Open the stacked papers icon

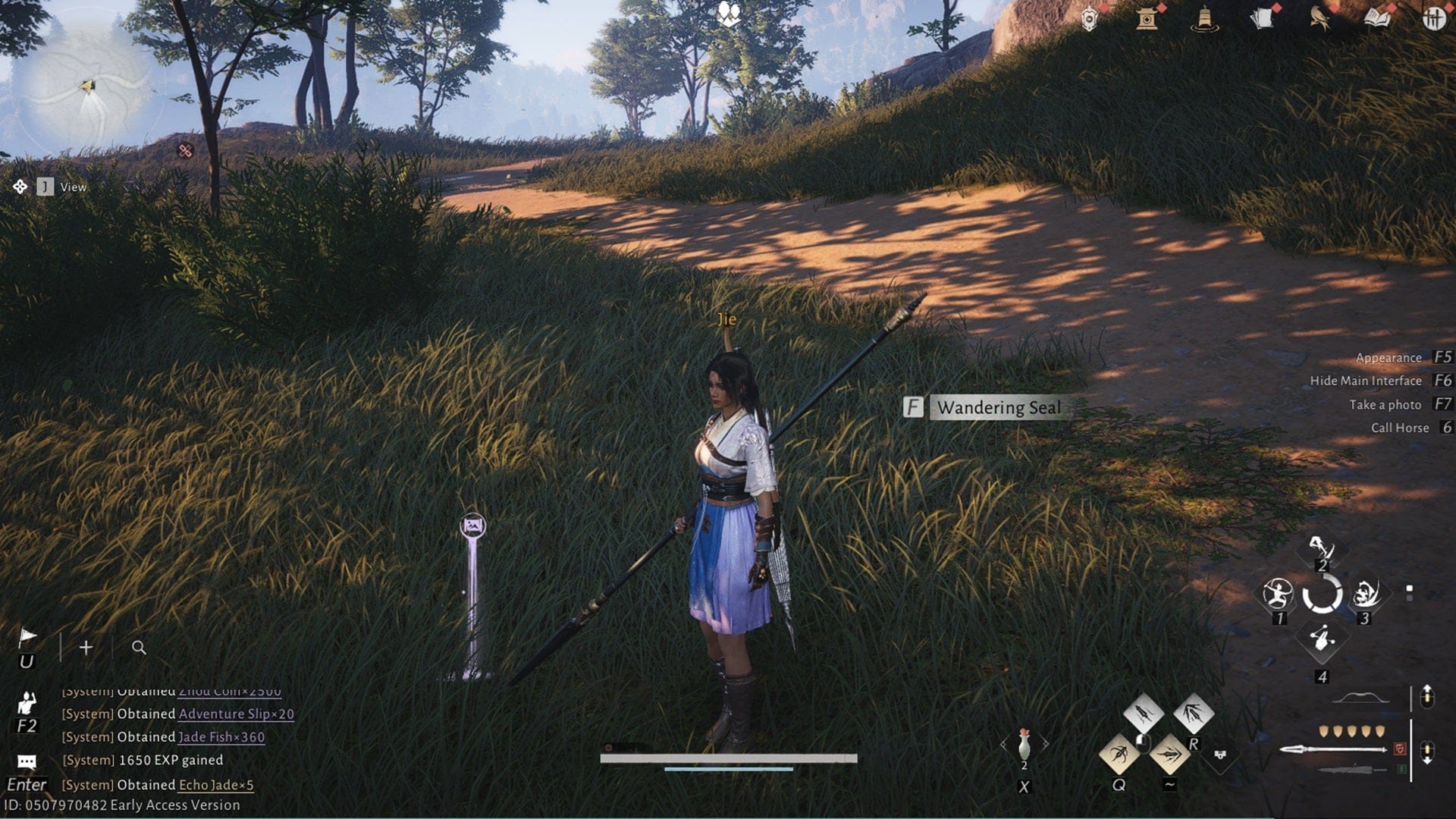[x=1262, y=19]
